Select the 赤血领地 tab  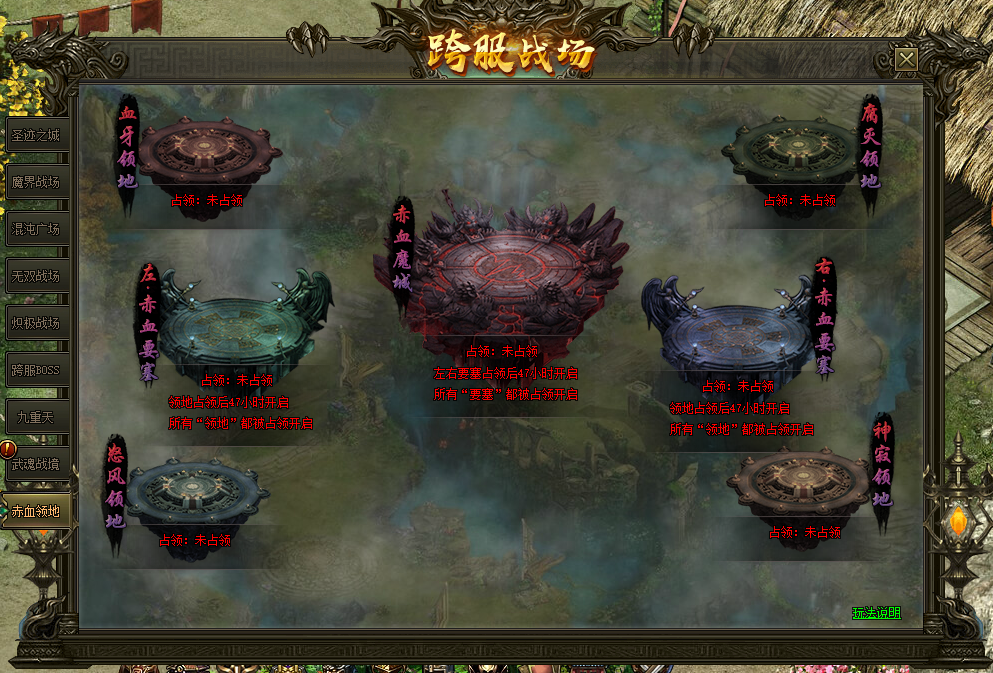point(37,511)
